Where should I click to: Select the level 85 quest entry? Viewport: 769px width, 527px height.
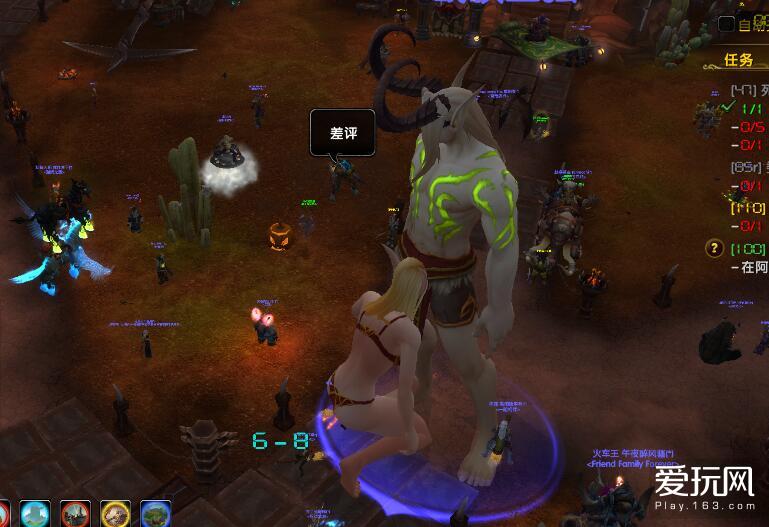point(745,169)
